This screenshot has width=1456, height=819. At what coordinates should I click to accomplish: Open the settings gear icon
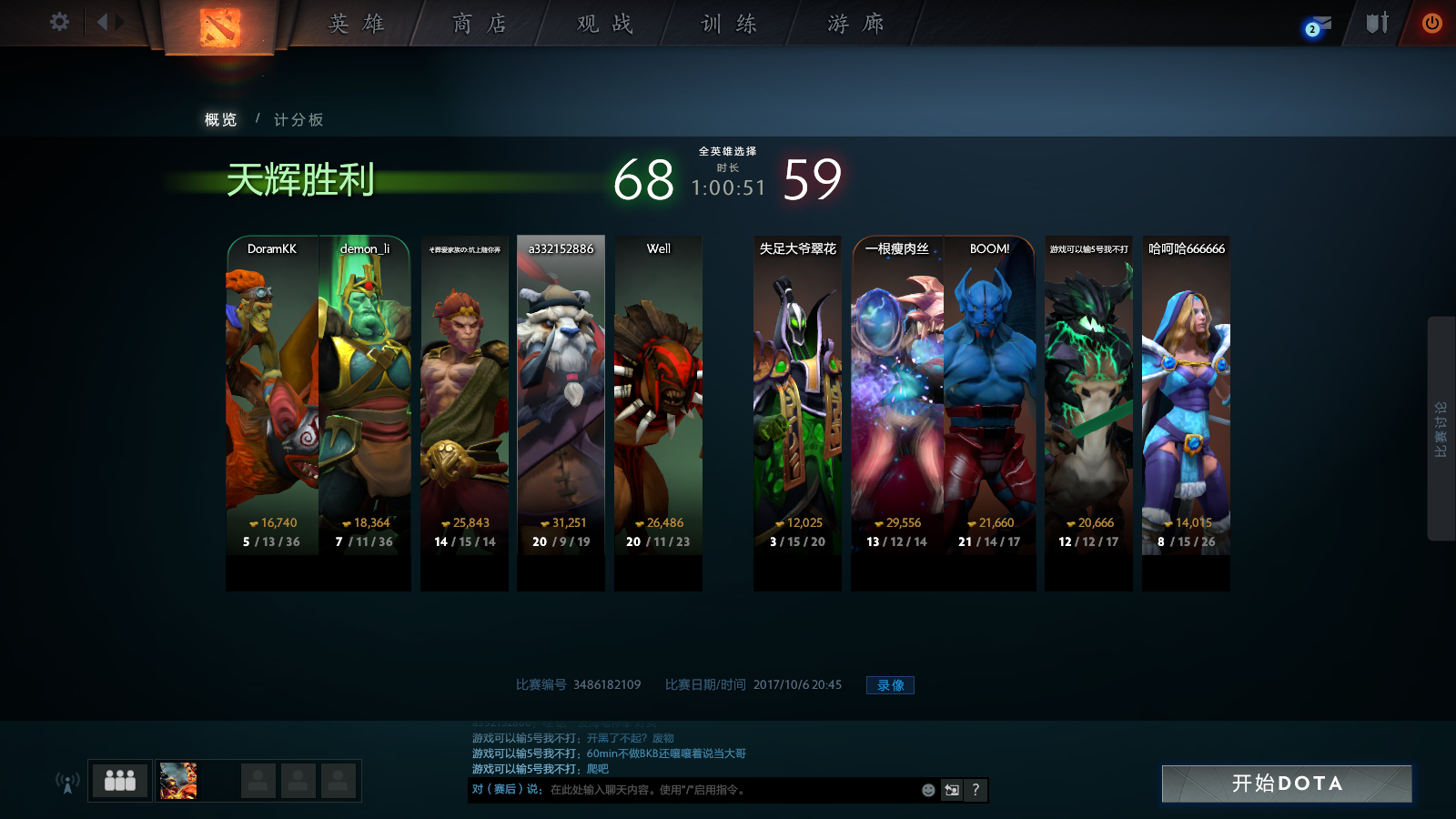point(59,22)
